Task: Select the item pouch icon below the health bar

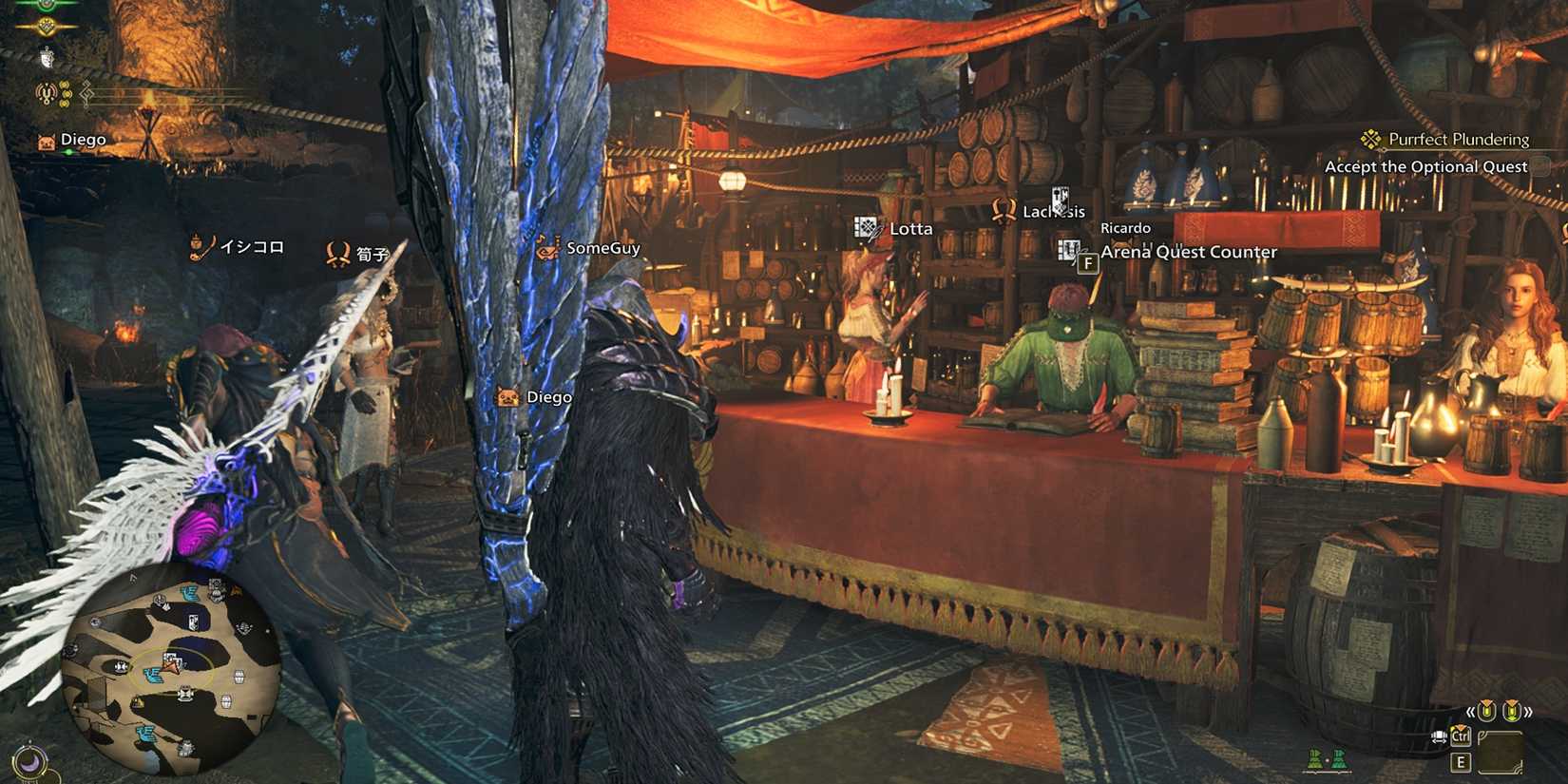Action: click(x=47, y=58)
